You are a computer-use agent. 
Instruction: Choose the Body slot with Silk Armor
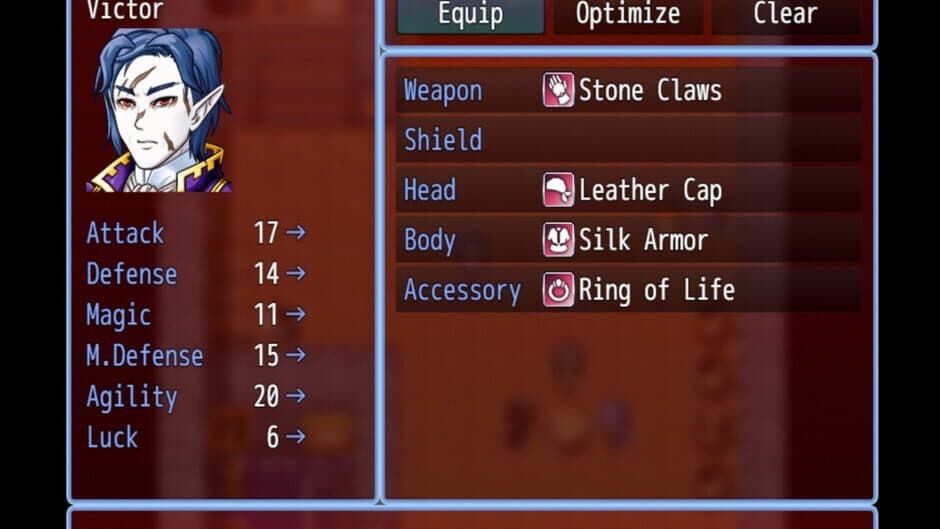pos(628,240)
